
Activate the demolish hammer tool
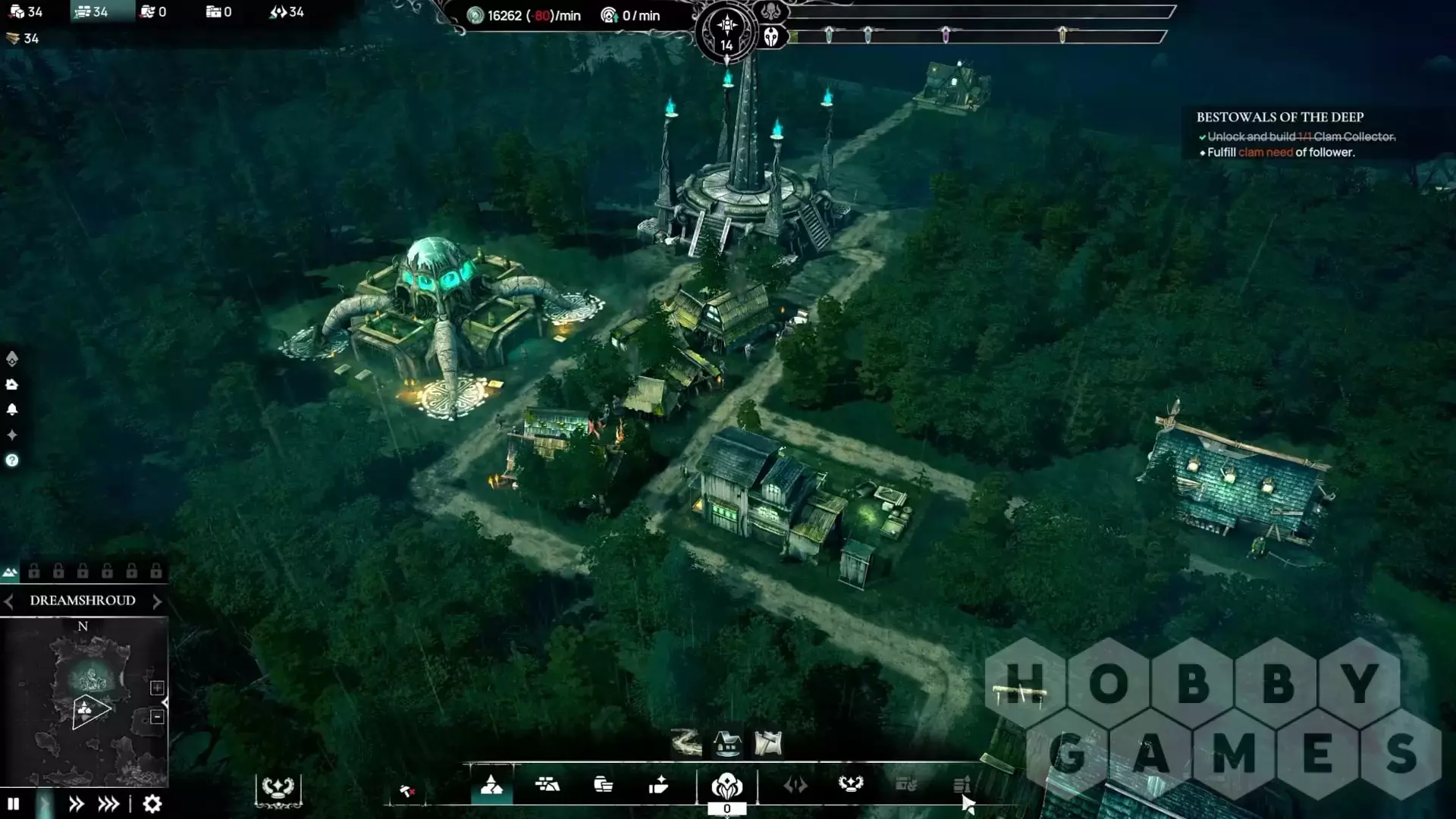[x=407, y=792]
